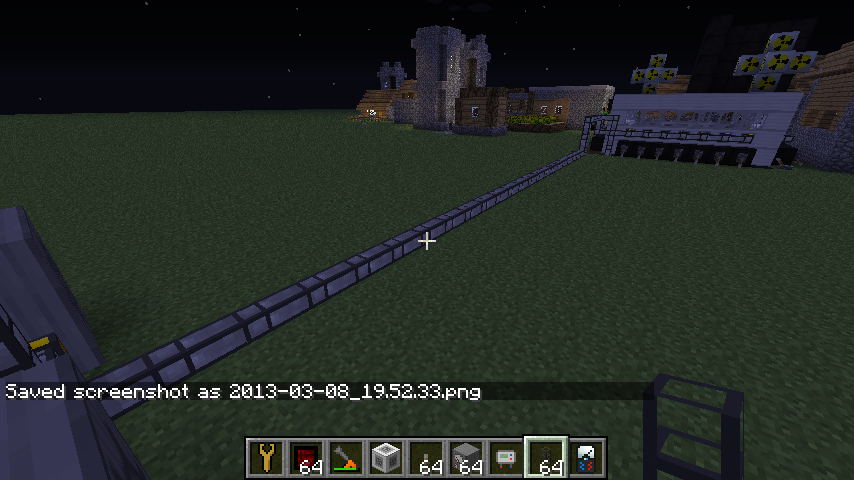Select the dark red block stack slot
The width and height of the screenshot is (854, 480).
click(306, 459)
